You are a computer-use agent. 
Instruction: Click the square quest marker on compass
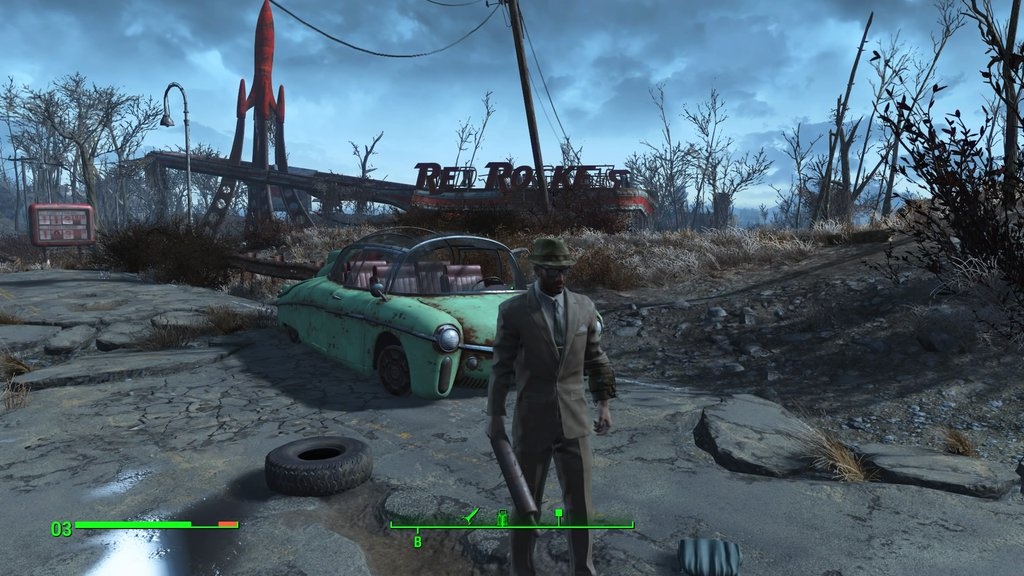click(559, 515)
